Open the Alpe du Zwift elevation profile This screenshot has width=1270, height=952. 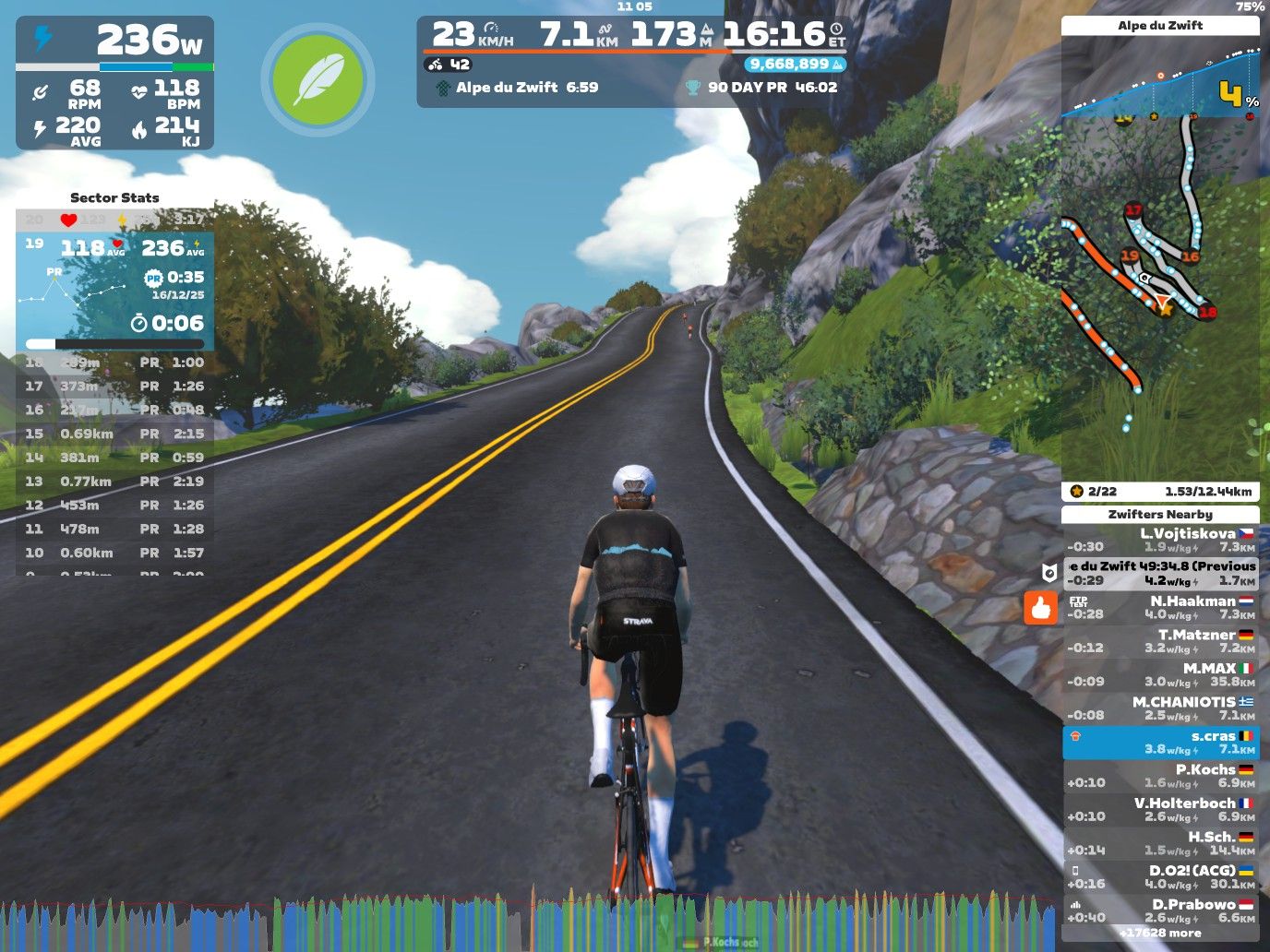coord(1160,77)
